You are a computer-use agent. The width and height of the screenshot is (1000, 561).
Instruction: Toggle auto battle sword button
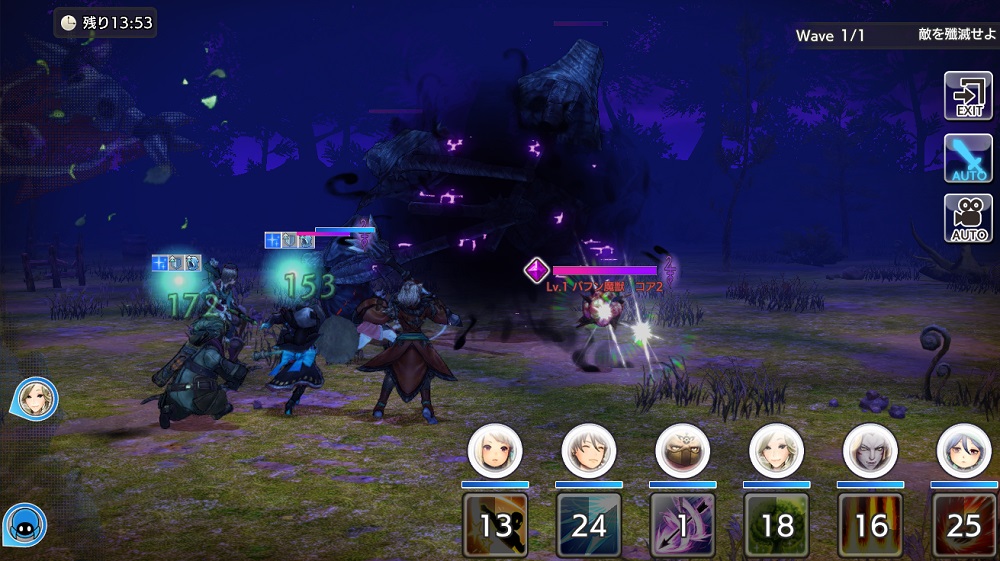coord(968,157)
